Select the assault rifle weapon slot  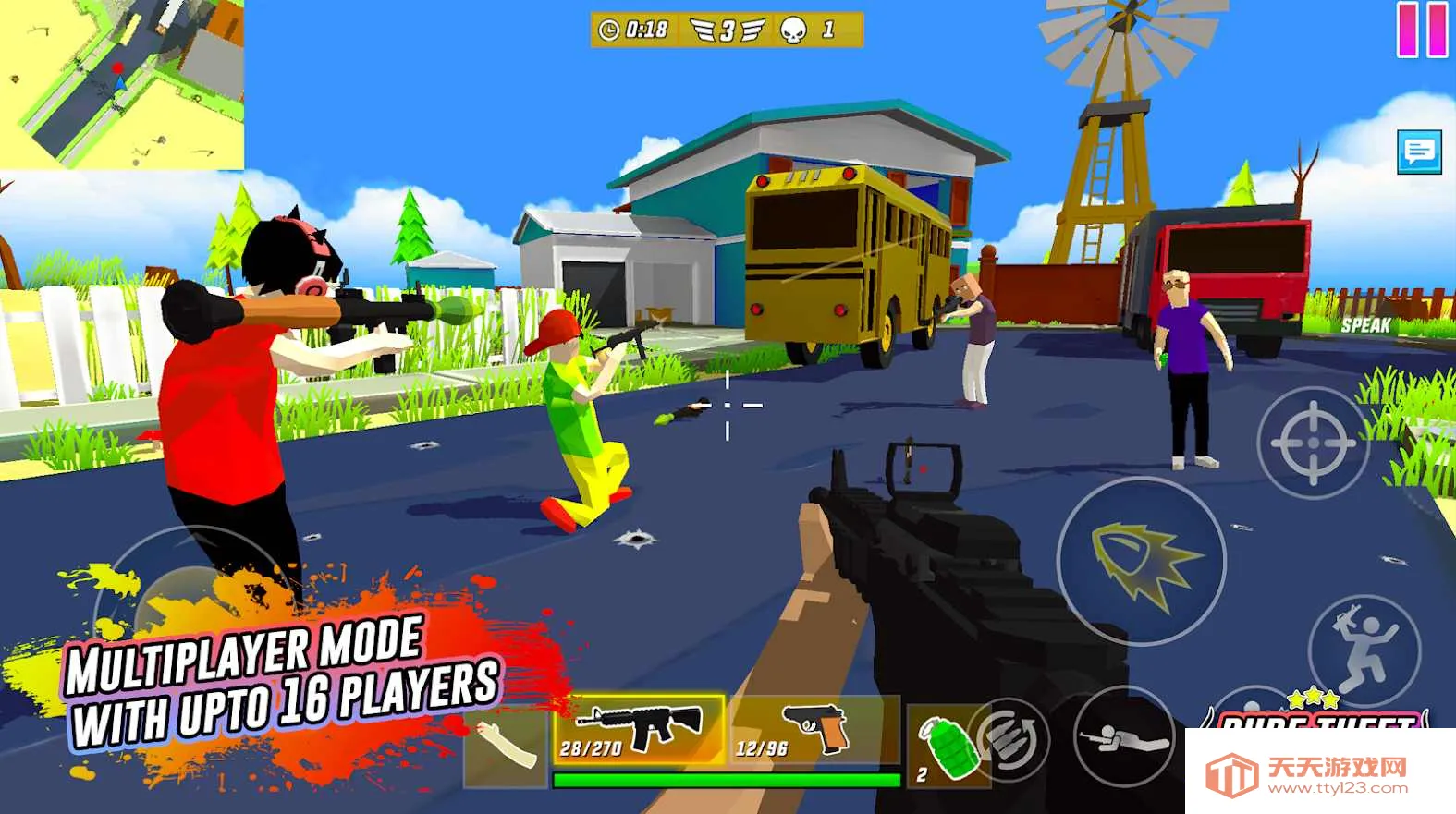pyautogui.click(x=639, y=730)
